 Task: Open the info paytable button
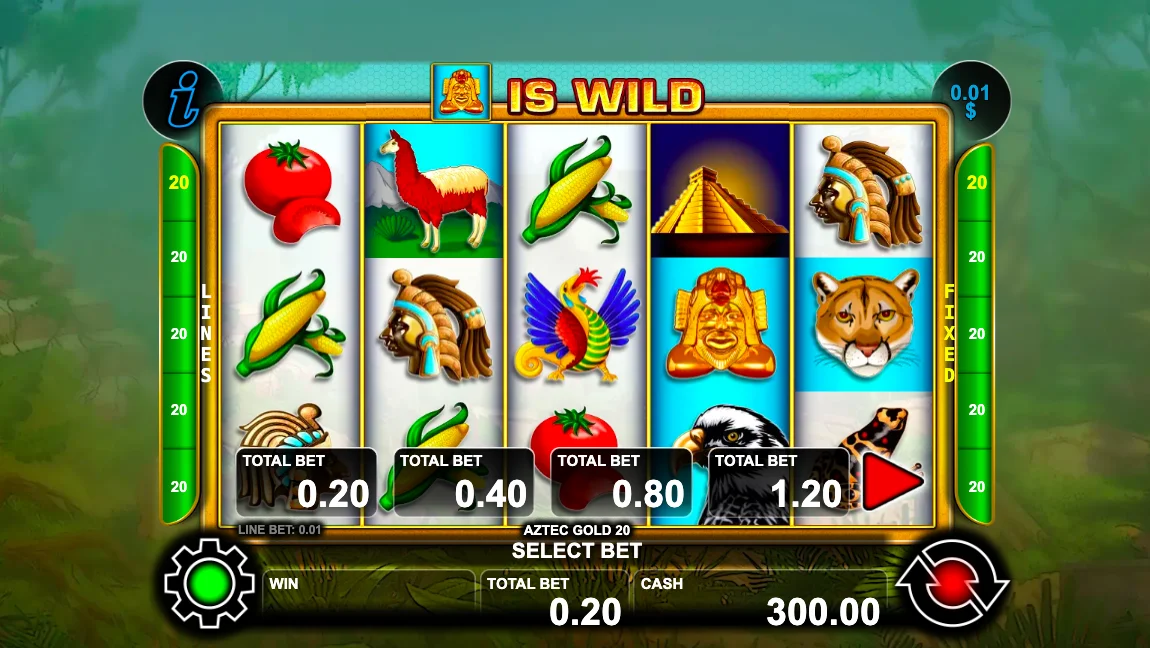tap(183, 100)
